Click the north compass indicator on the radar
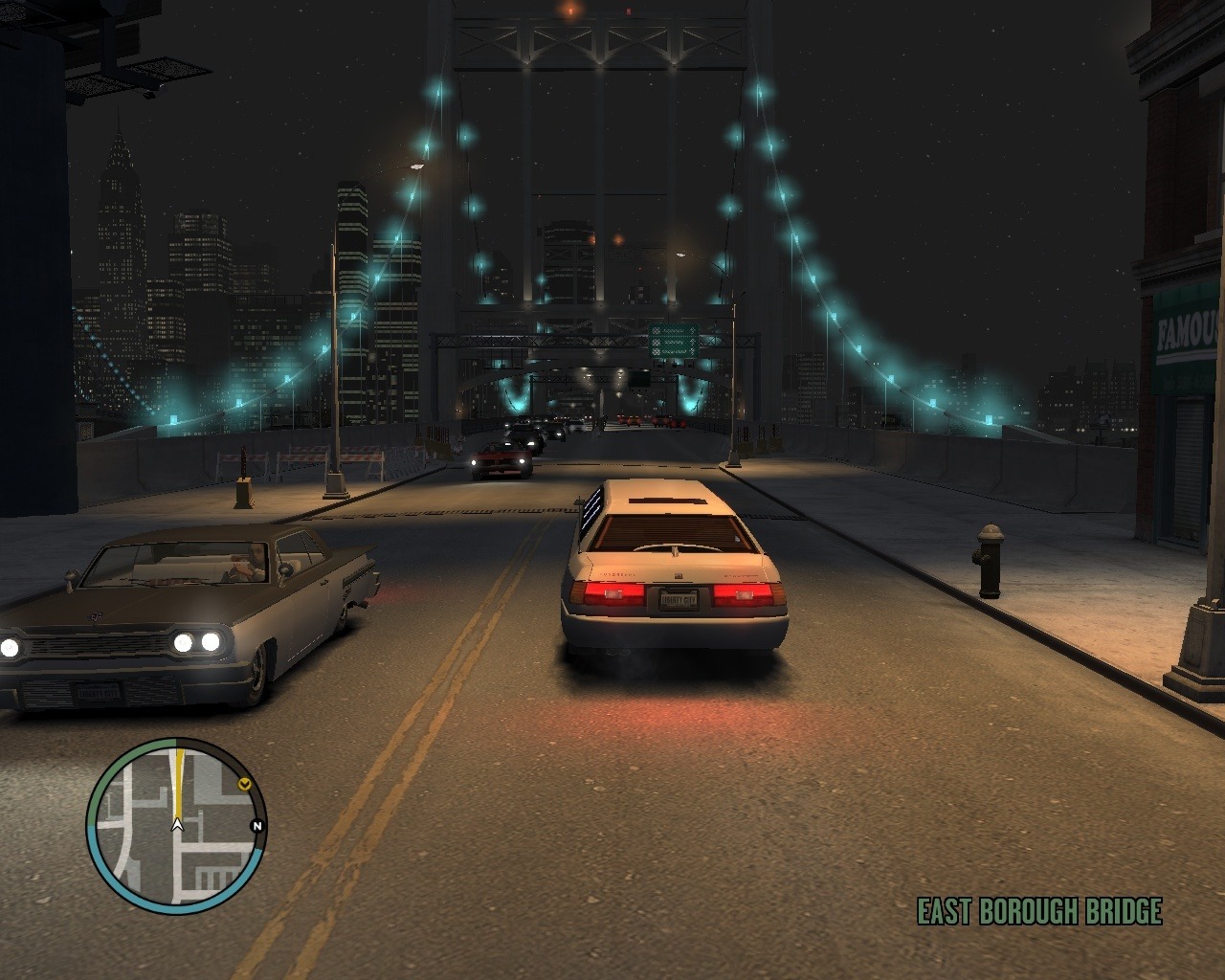This screenshot has width=1225, height=980. pos(256,826)
